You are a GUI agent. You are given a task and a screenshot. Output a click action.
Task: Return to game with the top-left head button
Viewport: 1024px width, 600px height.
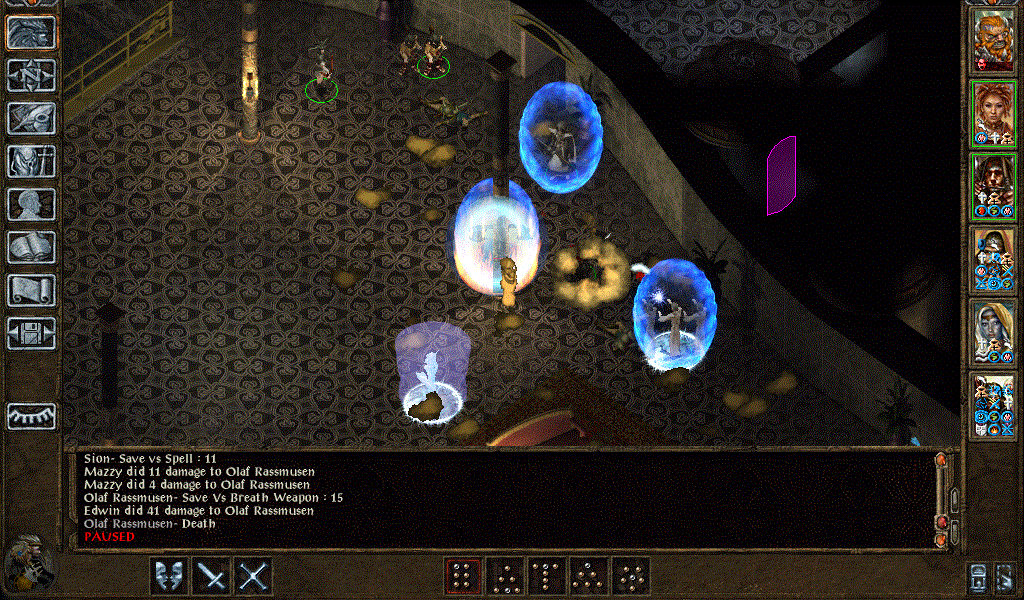tap(32, 32)
